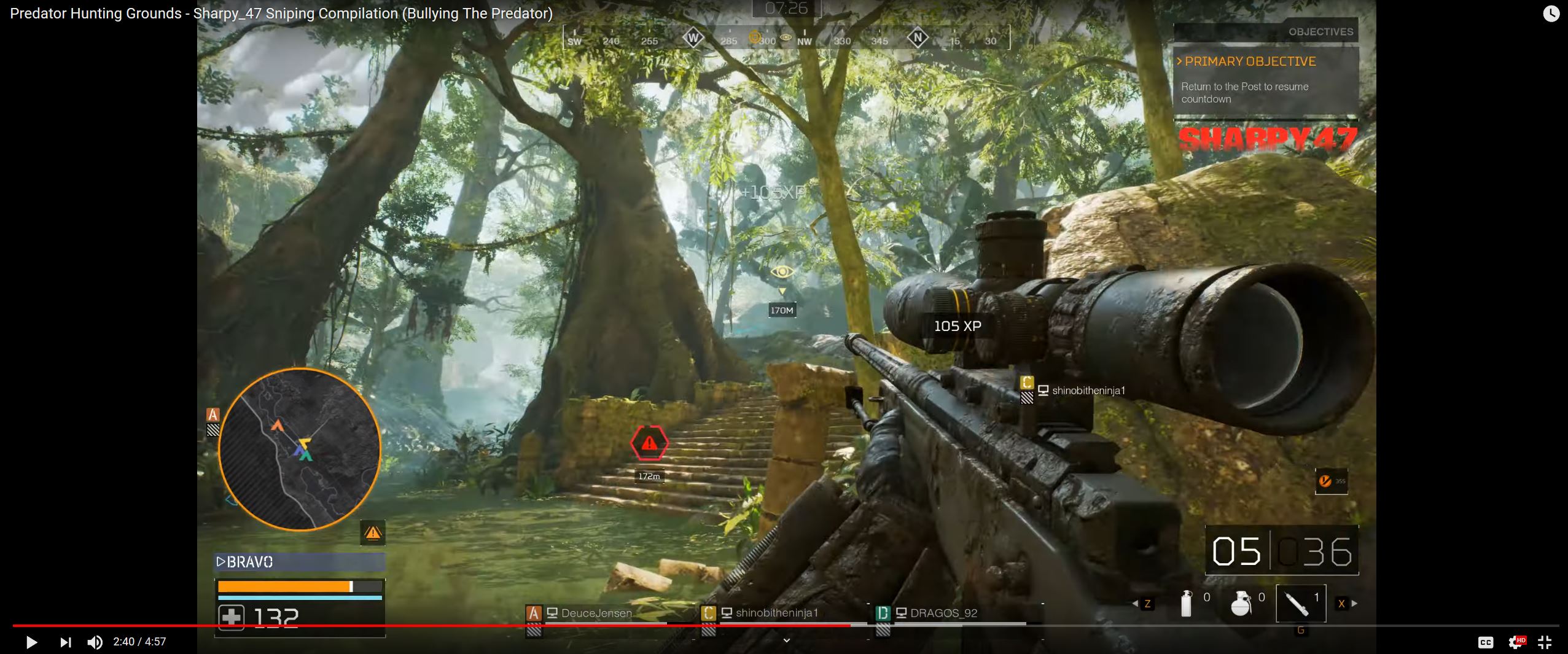Click the yellow eye spotted marker
Screen dimensions: 1568x654
pos(782,271)
